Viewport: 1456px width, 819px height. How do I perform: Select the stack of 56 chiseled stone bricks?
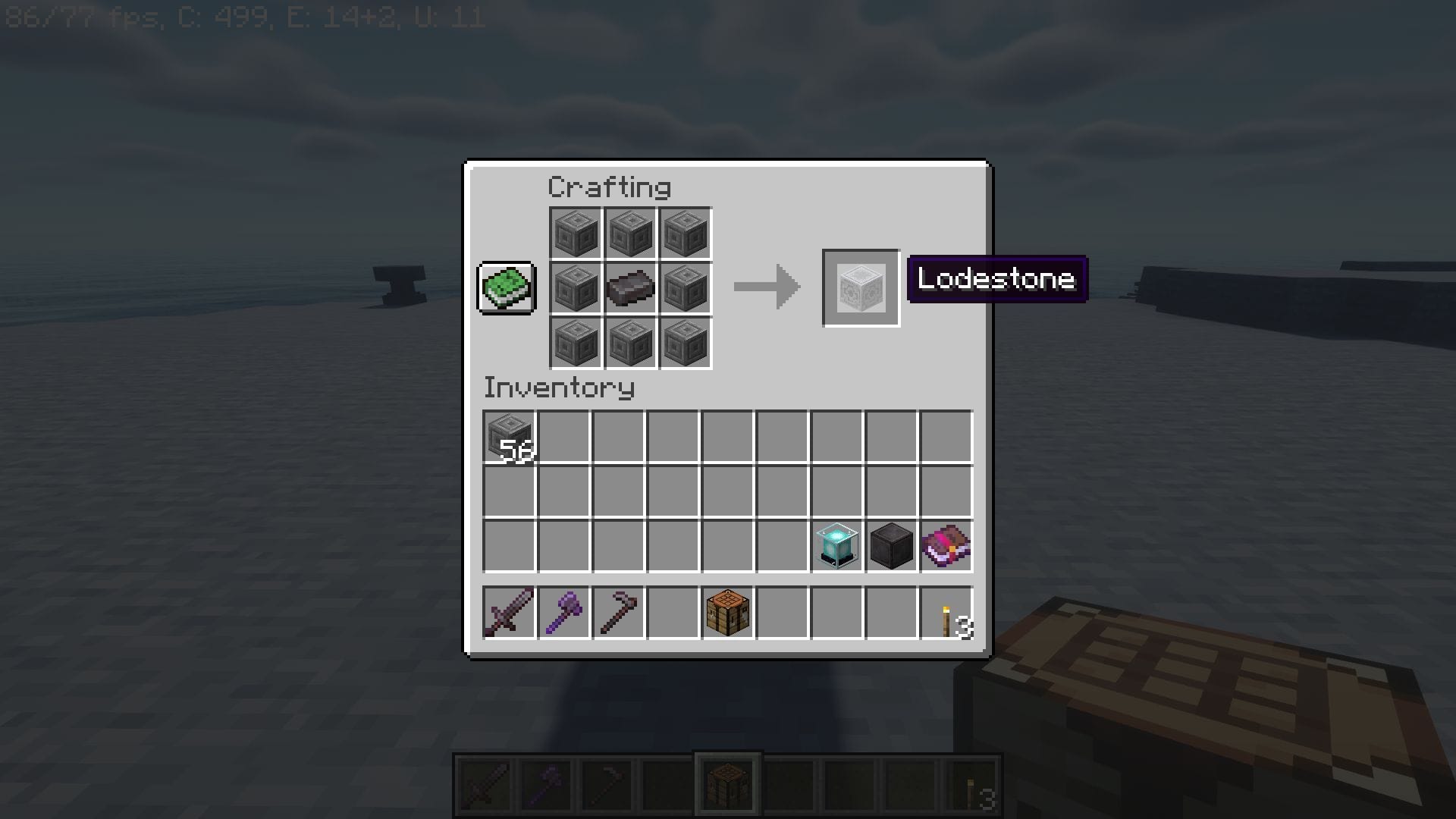[510, 436]
